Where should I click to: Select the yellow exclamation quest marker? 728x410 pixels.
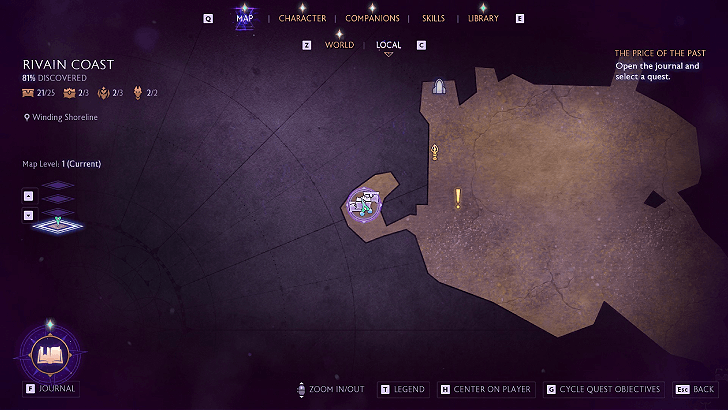(458, 198)
